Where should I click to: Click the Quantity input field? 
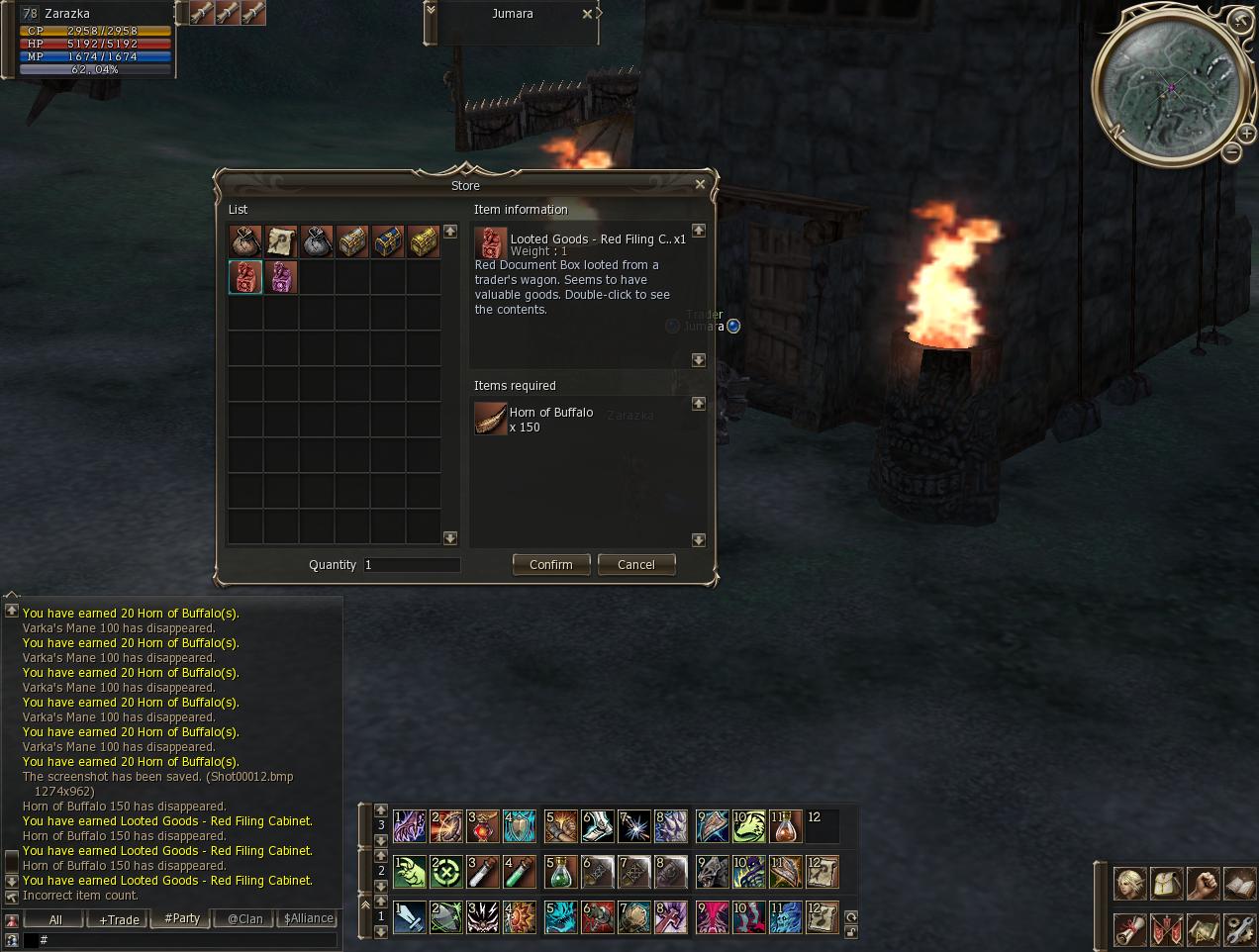point(411,565)
